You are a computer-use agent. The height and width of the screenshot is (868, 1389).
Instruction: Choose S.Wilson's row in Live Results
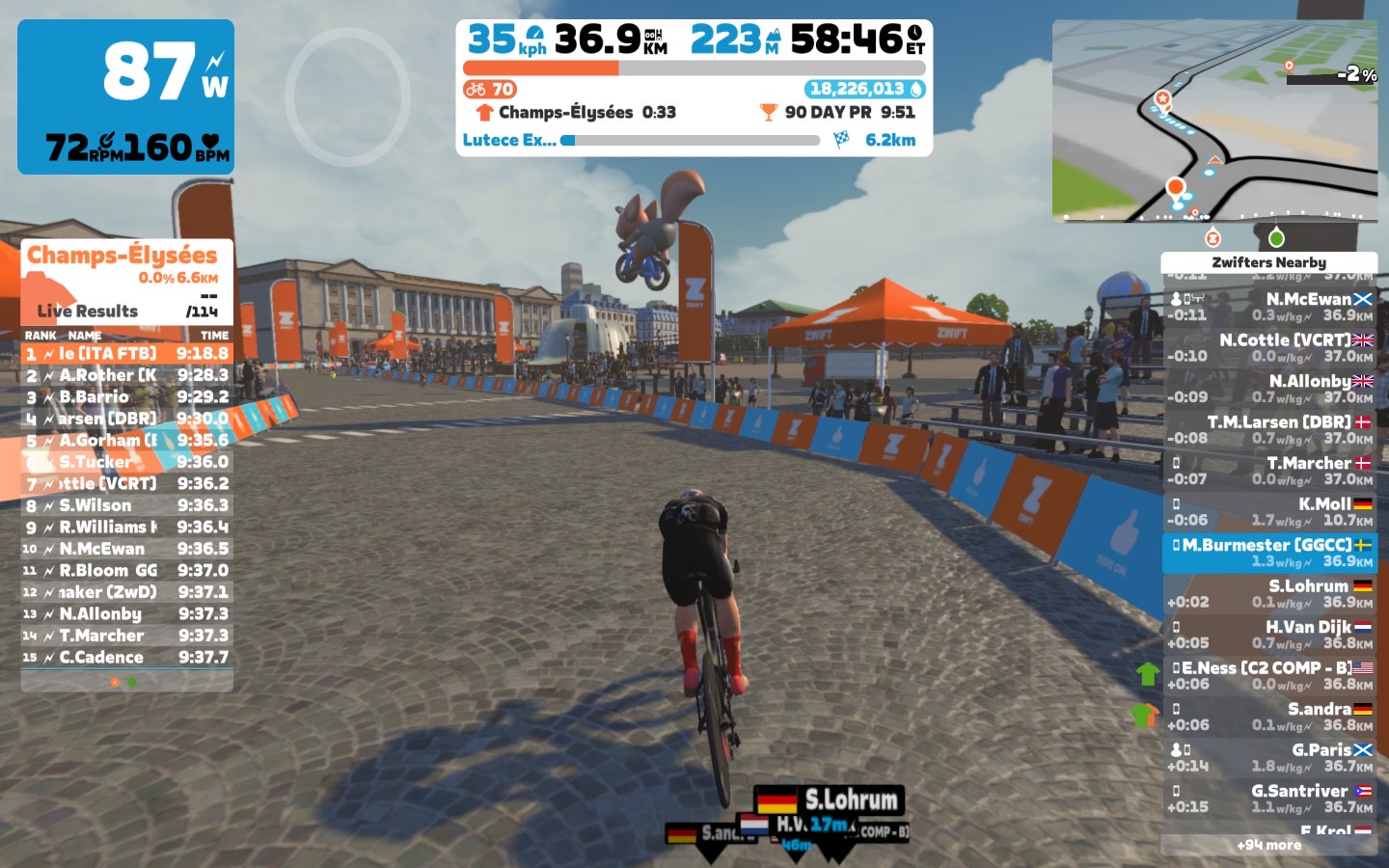[x=126, y=505]
